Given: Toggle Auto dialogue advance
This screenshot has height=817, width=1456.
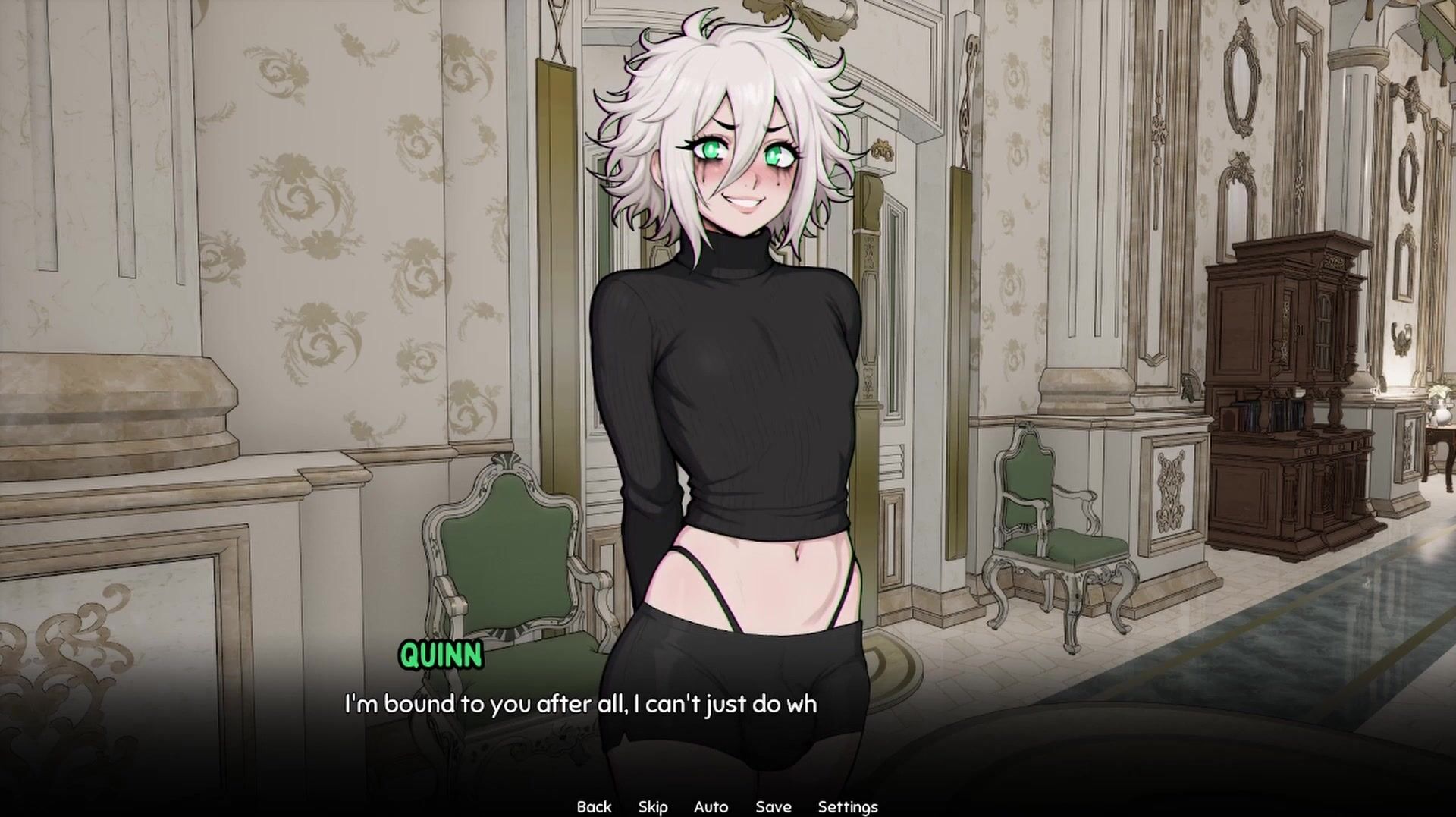Looking at the screenshot, I should tap(711, 806).
